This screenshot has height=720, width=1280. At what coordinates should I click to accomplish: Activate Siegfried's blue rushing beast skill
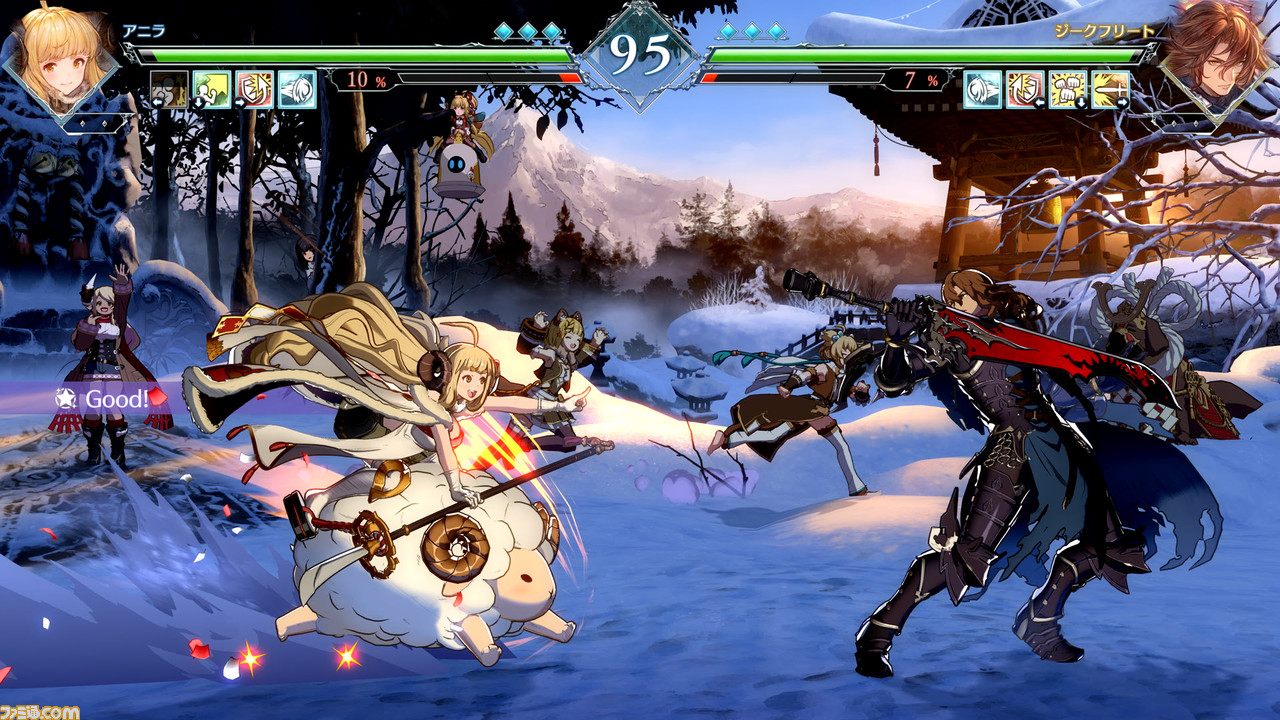982,90
